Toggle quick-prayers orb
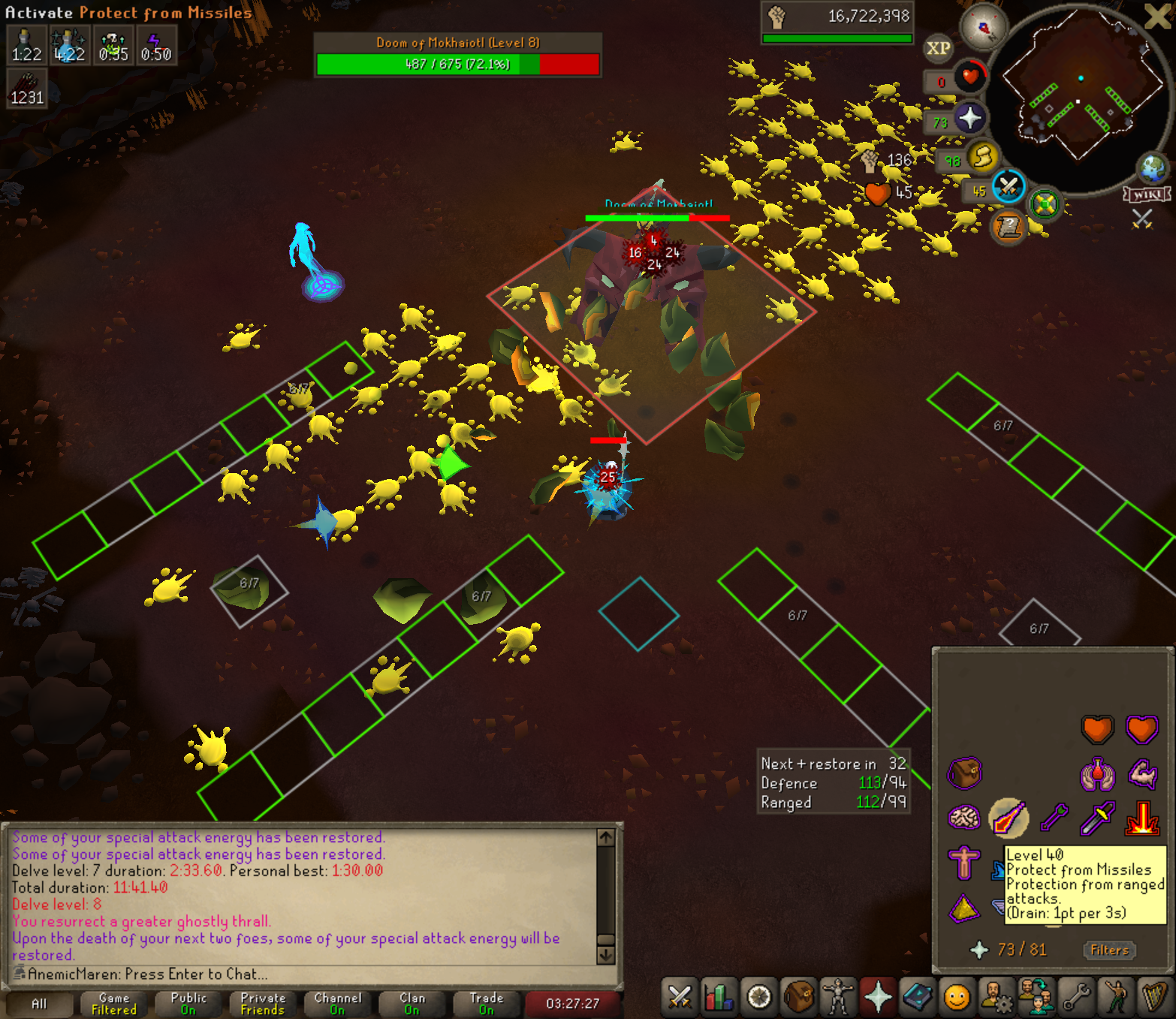1176x1019 pixels. [970, 118]
